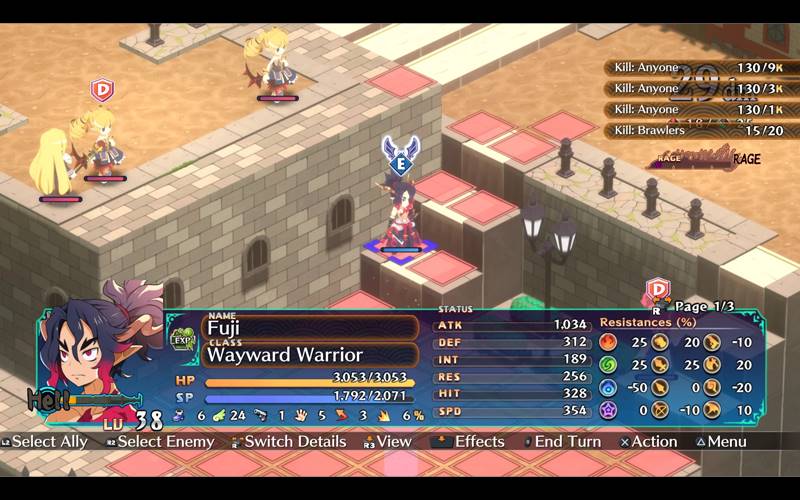The height and width of the screenshot is (500, 800).
Task: Select the unit with the blue E marker
Action: pyautogui.click(x=400, y=215)
